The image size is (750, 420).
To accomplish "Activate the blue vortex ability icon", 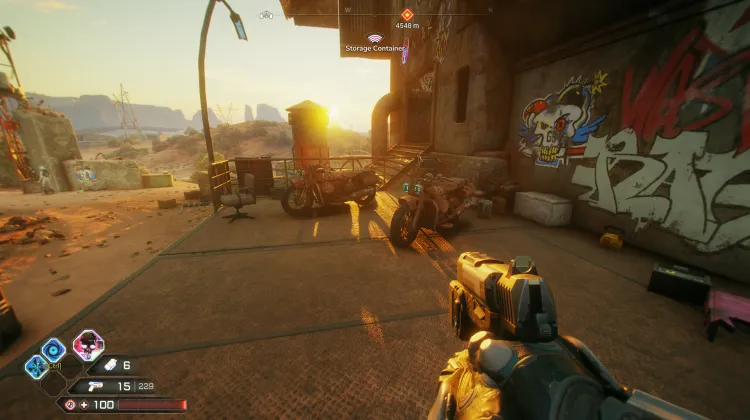I will point(53,349).
